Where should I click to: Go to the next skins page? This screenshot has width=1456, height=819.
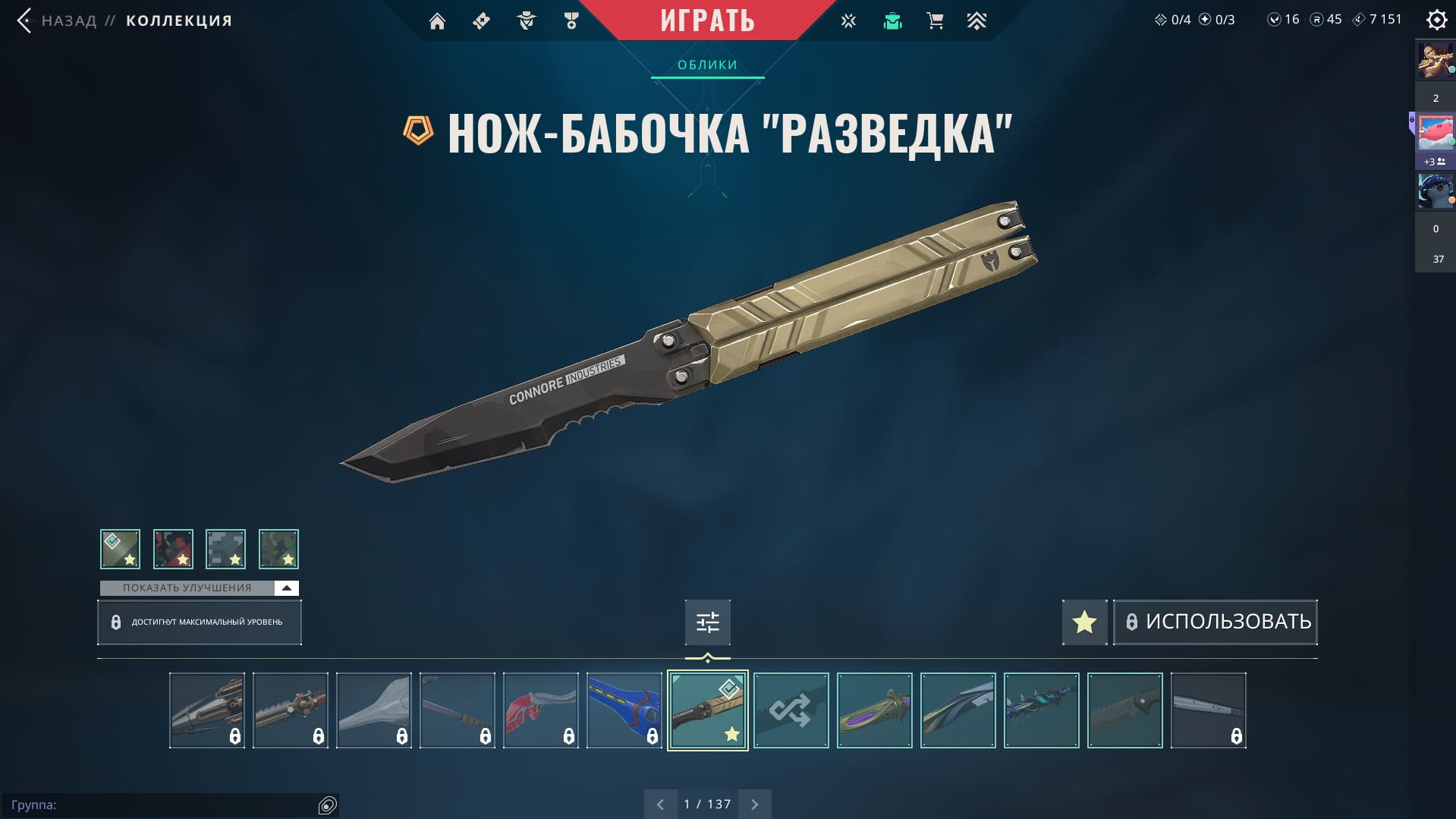tap(754, 804)
